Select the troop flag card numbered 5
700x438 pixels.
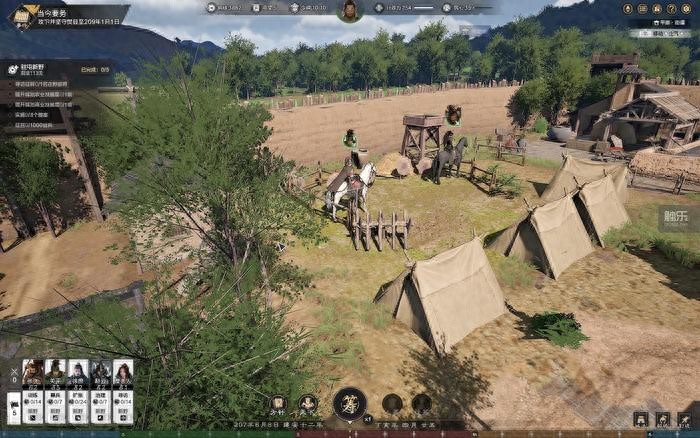pos(13,408)
